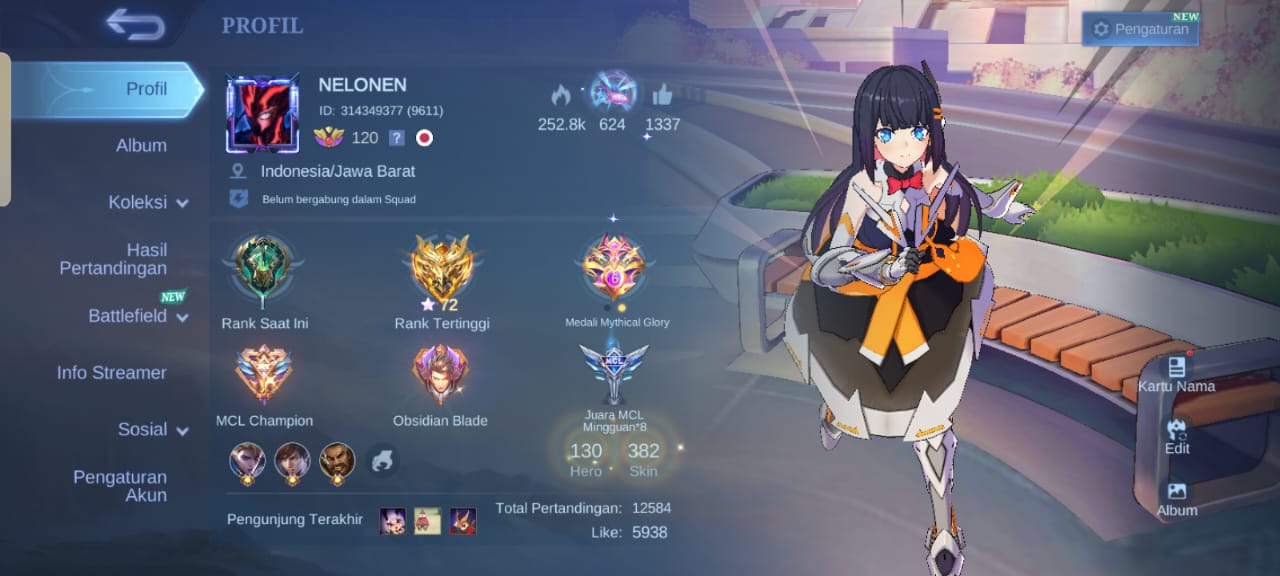The width and height of the screenshot is (1280, 576).
Task: Switch to the Album sidebar tab
Action: (141, 145)
